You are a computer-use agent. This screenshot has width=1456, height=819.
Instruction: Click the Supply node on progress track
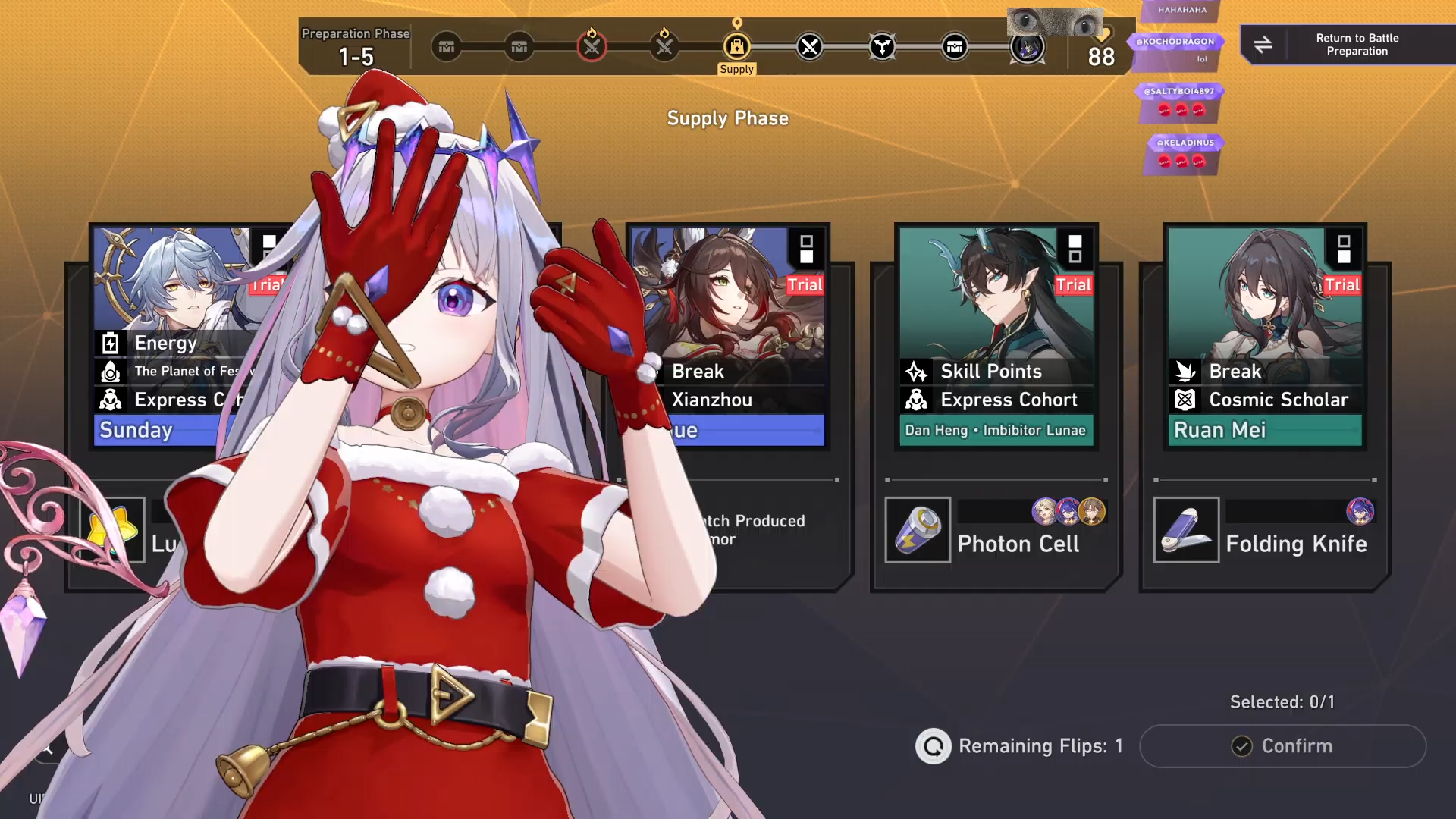[736, 47]
